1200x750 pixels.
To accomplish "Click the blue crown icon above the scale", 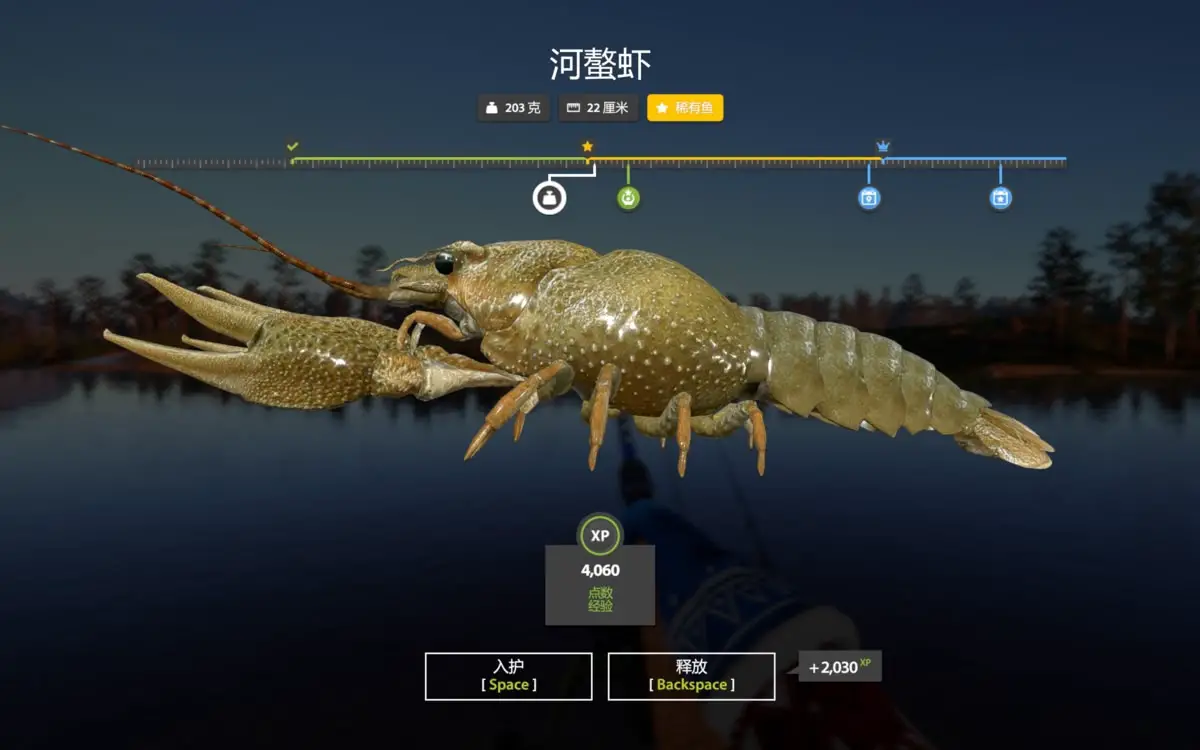I will (x=883, y=146).
